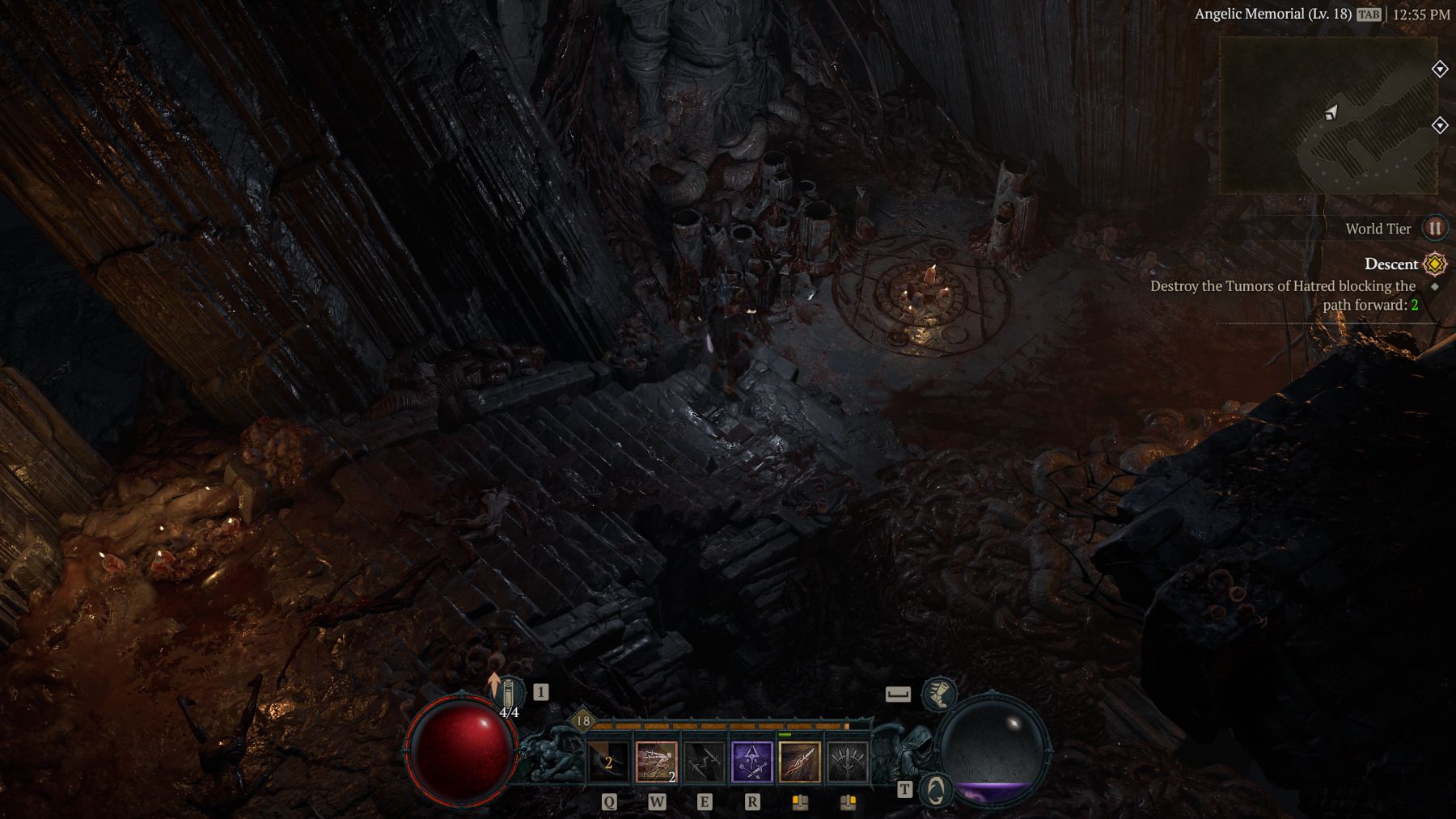The image size is (1456, 819).
Task: Select the greyed-out twin daggers skill
Action: click(704, 762)
